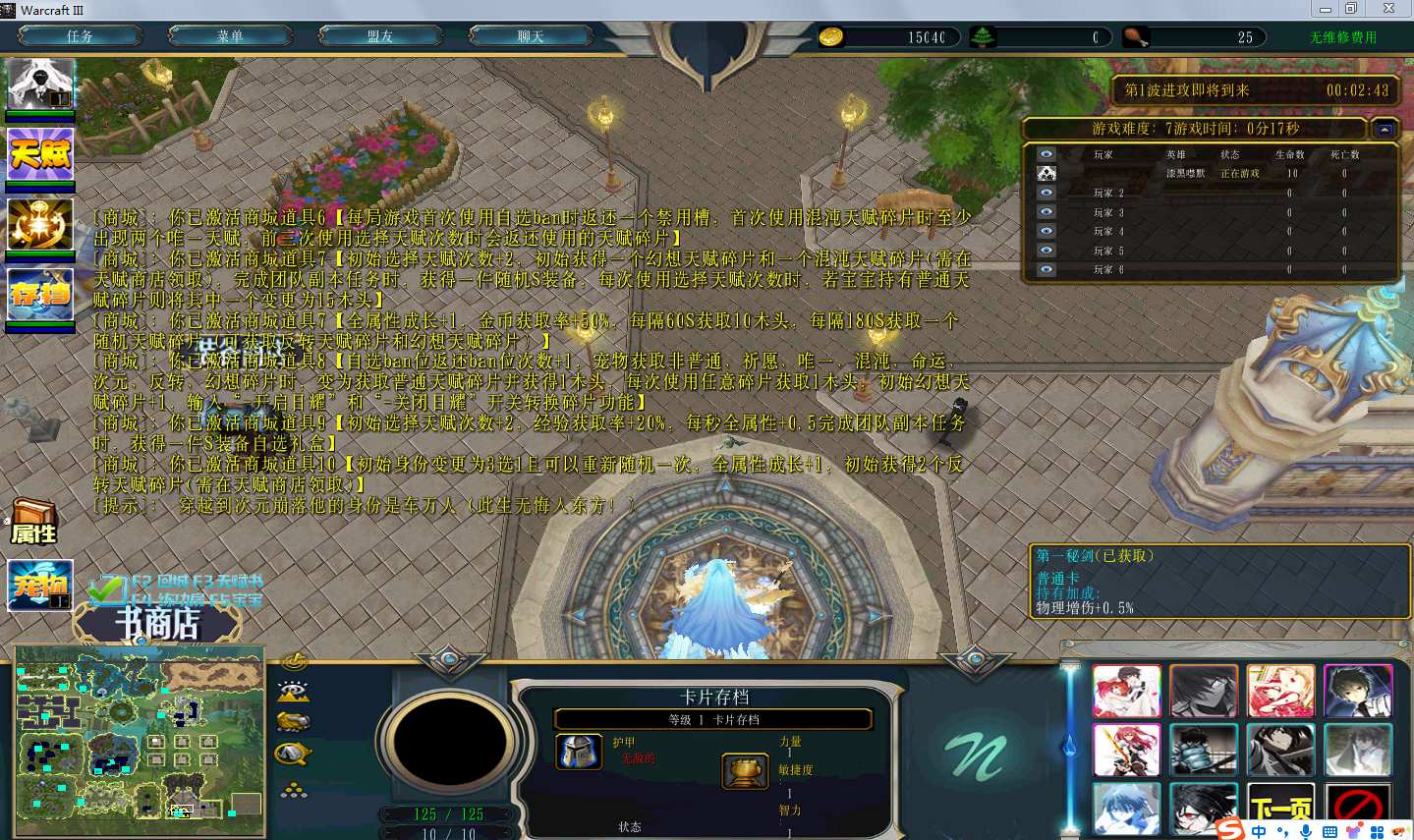Close the Warcraft III window
The width and height of the screenshot is (1414, 840).
(1388, 9)
